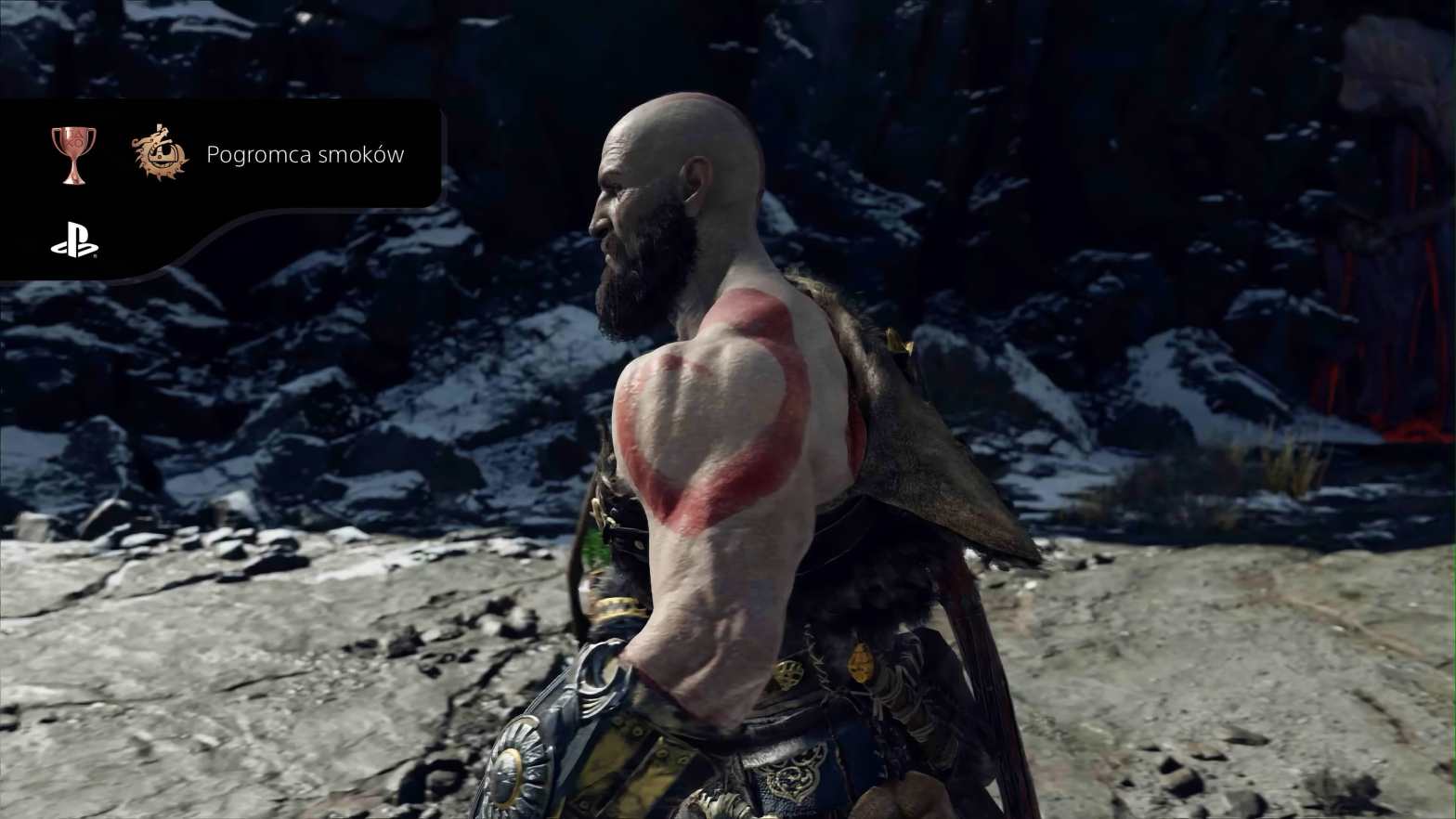This screenshot has height=819, width=1456.
Task: Open the Pogromca smoków trophy notification
Action: coord(305,155)
